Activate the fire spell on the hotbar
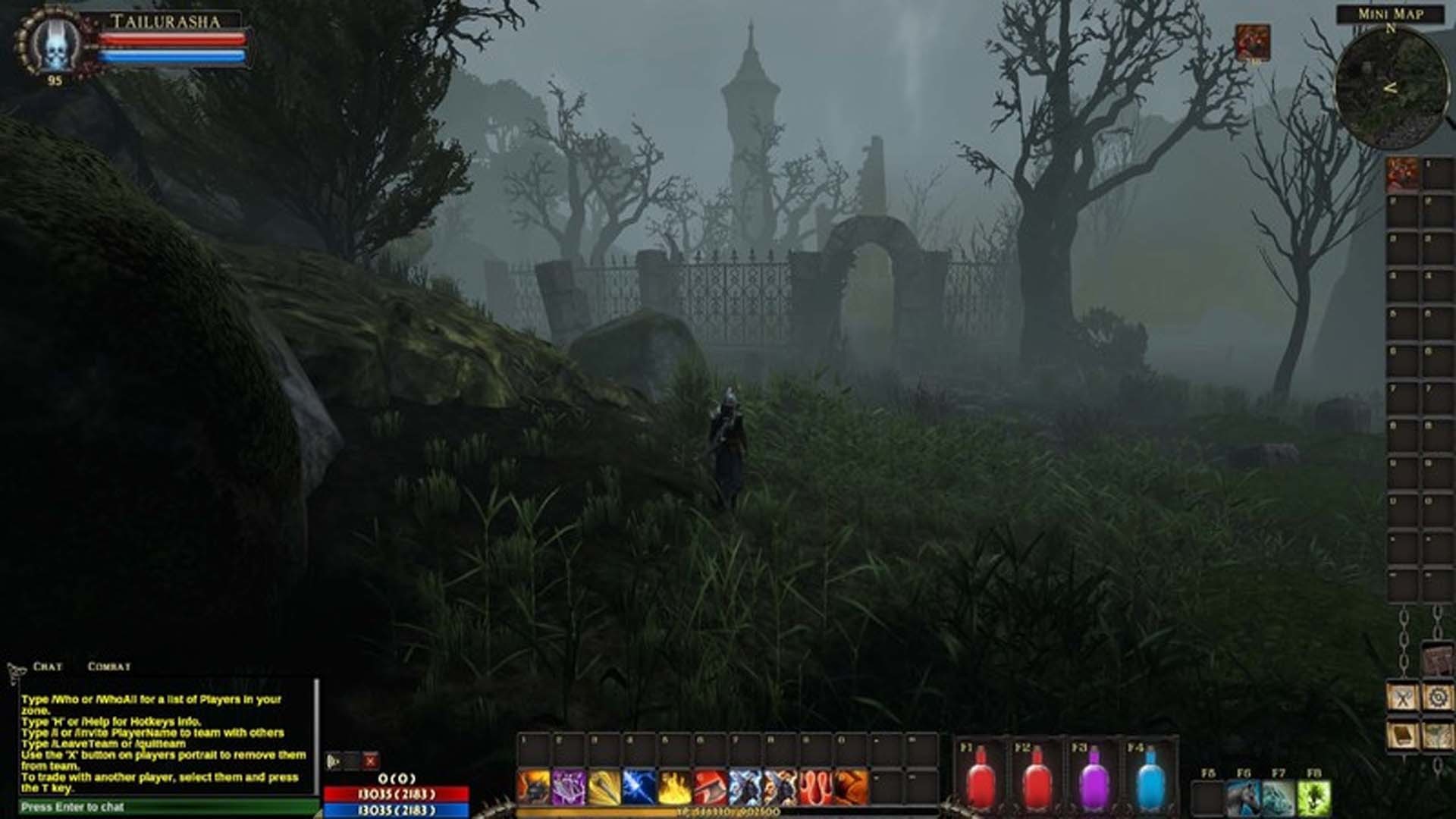1456x819 pixels. [673, 783]
